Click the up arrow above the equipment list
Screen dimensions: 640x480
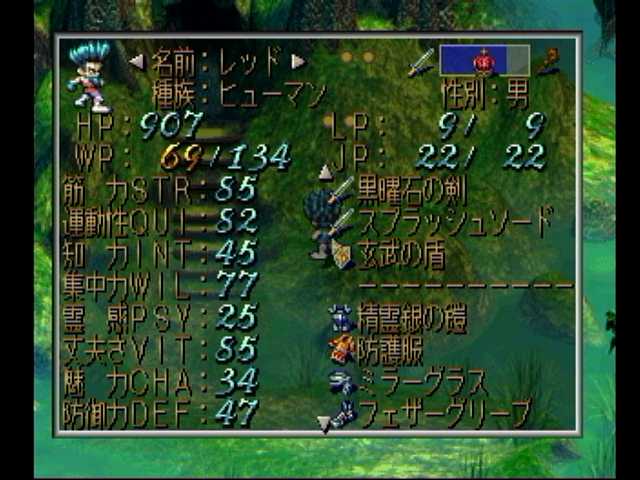pyautogui.click(x=325, y=172)
